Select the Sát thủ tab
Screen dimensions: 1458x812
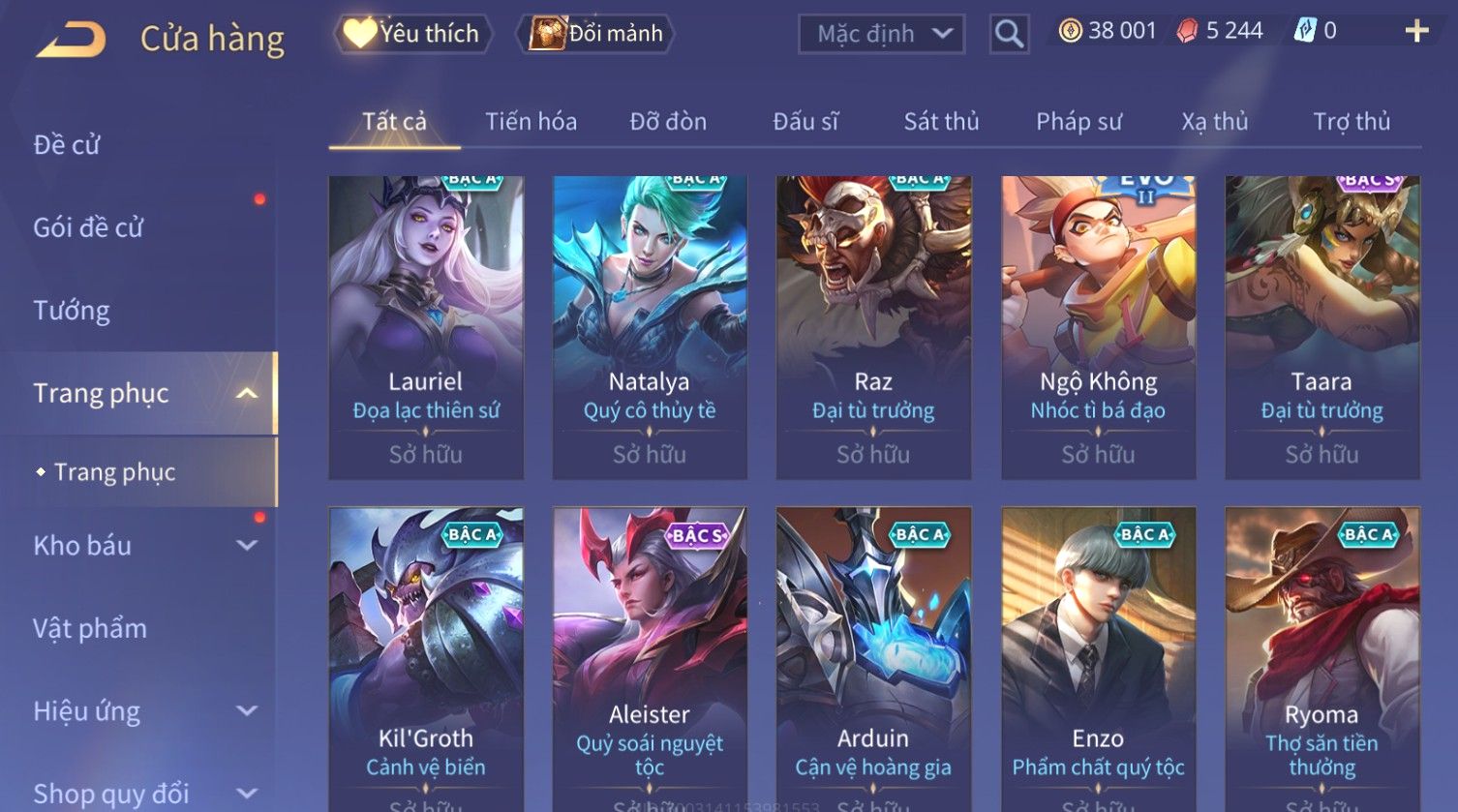point(941,122)
